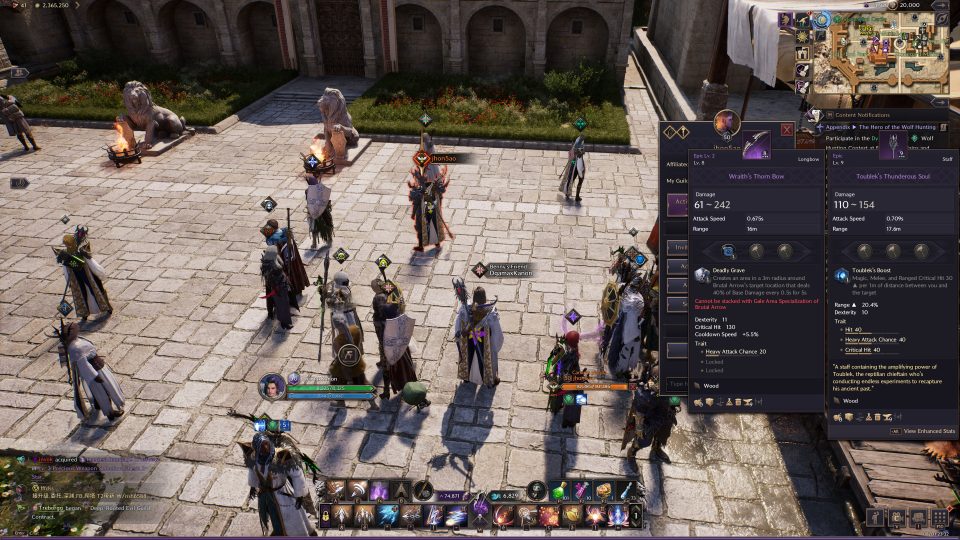Open the grid main menu icon
This screenshot has width=960, height=540.
940,517
